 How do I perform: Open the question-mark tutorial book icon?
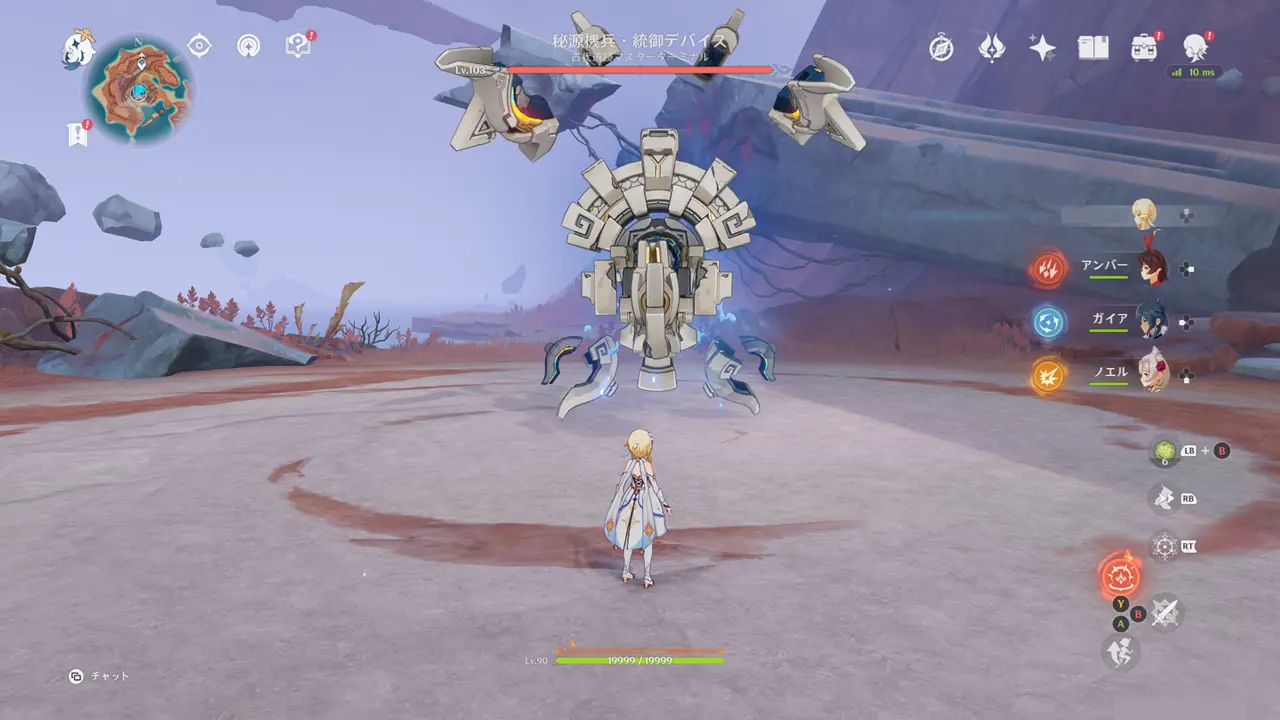pos(298,46)
